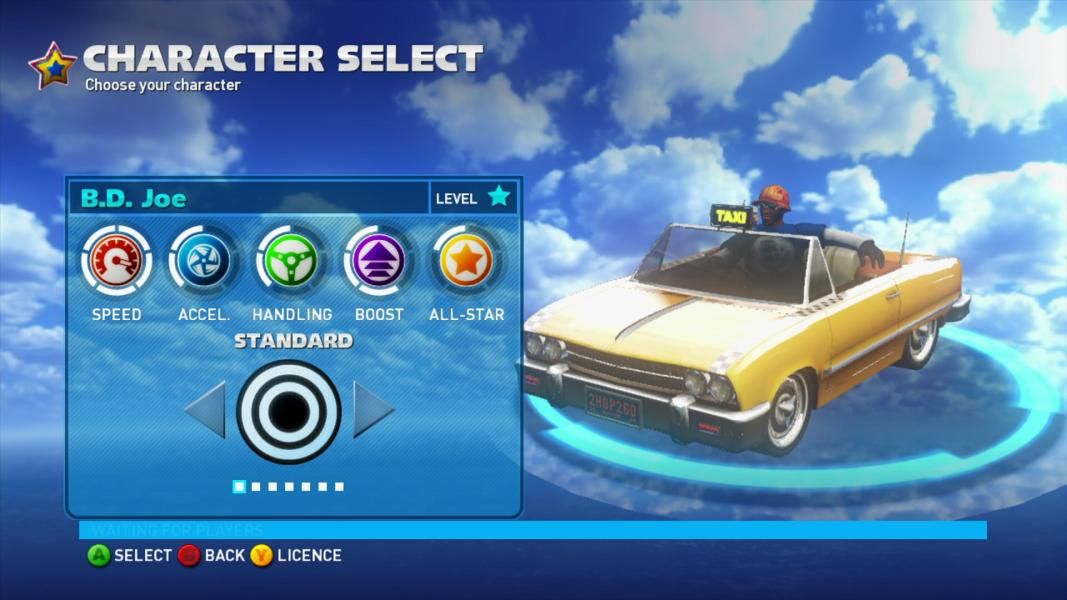
Task: Click the left arrow to change mod
Action: [x=206, y=409]
